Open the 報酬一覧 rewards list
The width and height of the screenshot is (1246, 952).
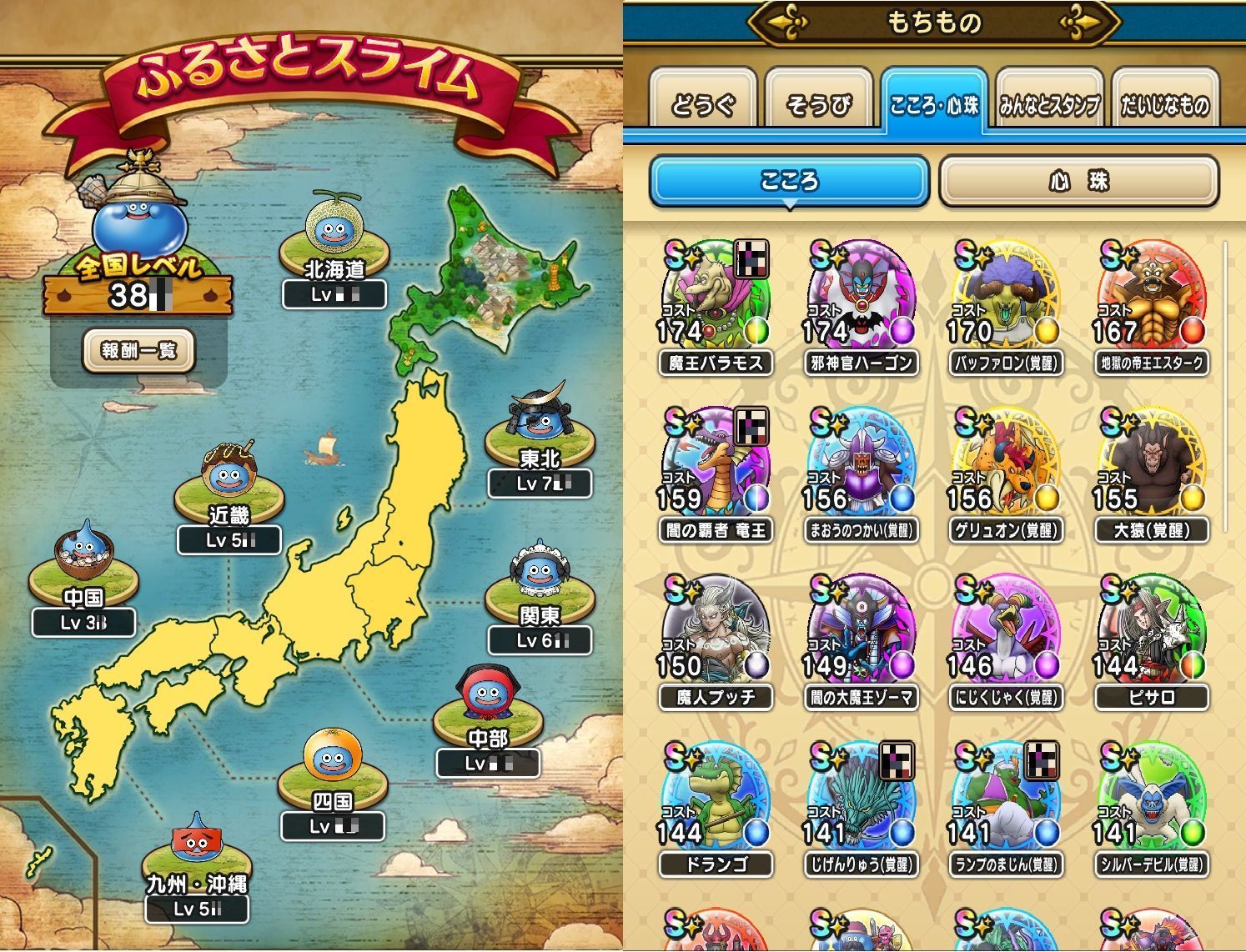(x=138, y=350)
